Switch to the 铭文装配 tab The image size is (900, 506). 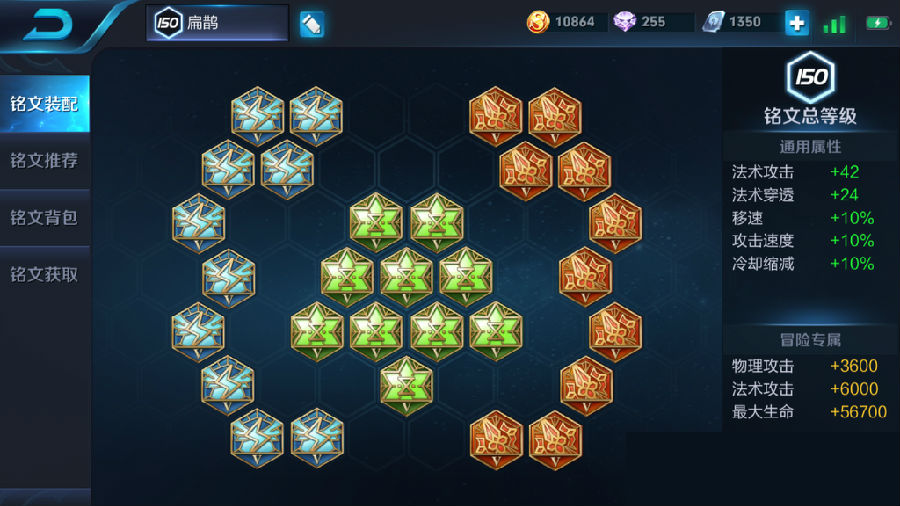(x=45, y=104)
